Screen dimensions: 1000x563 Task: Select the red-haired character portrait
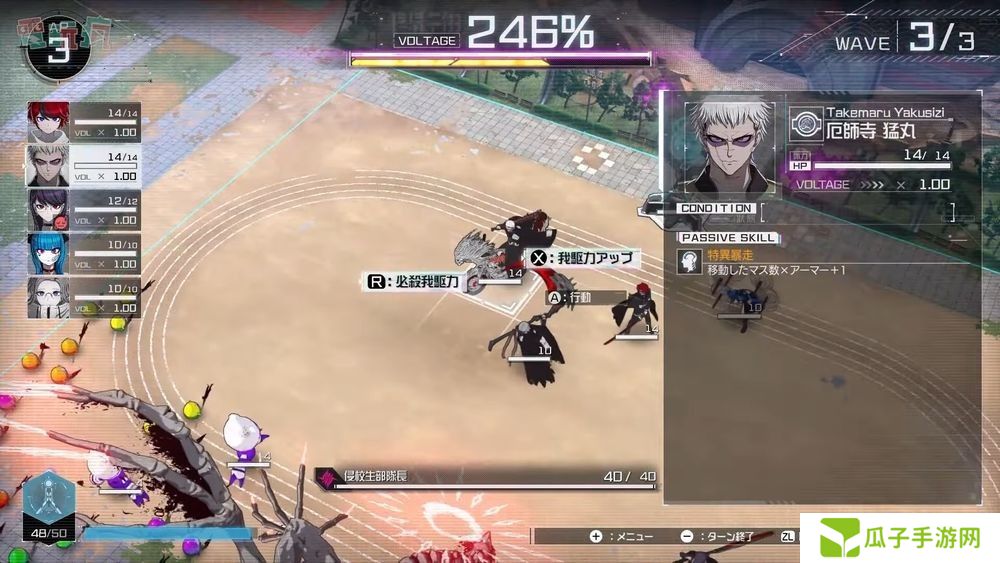pos(47,121)
